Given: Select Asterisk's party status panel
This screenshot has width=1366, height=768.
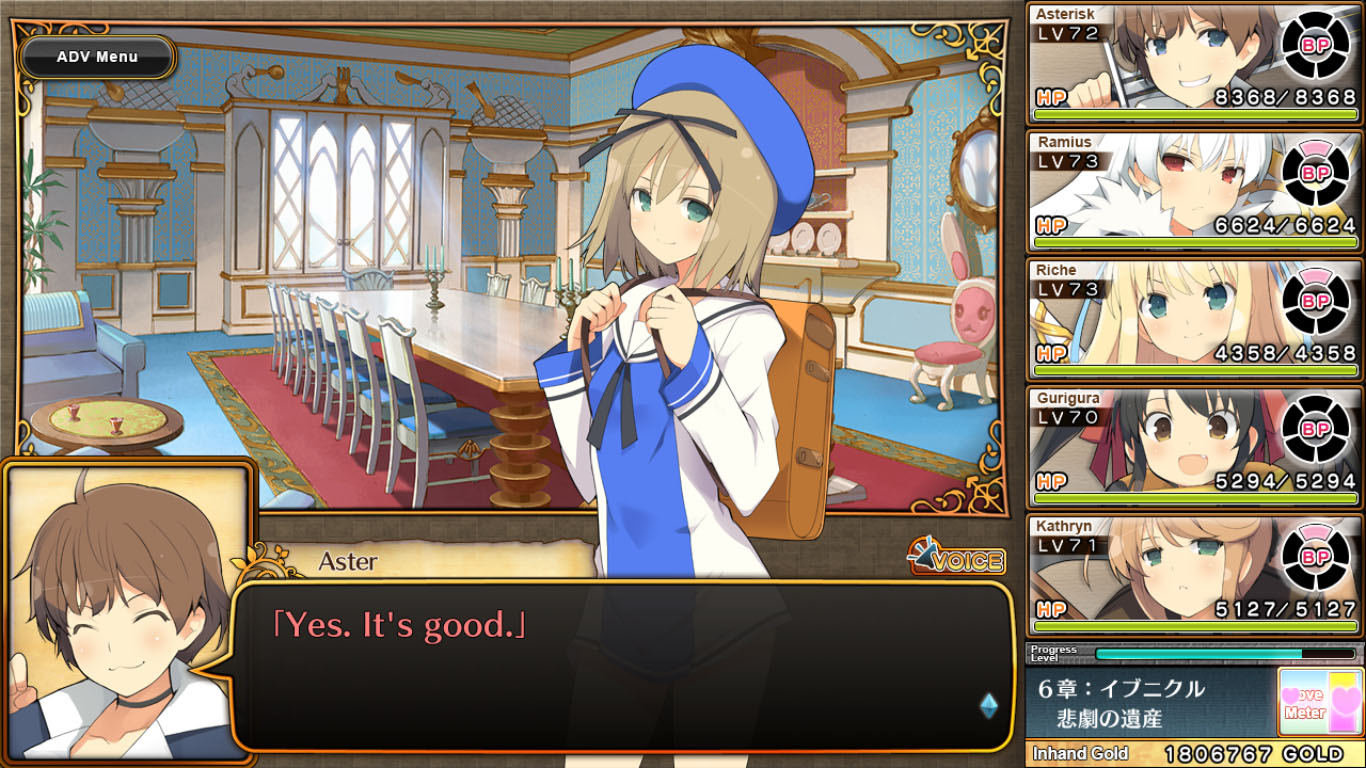Looking at the screenshot, I should click(x=1195, y=63).
